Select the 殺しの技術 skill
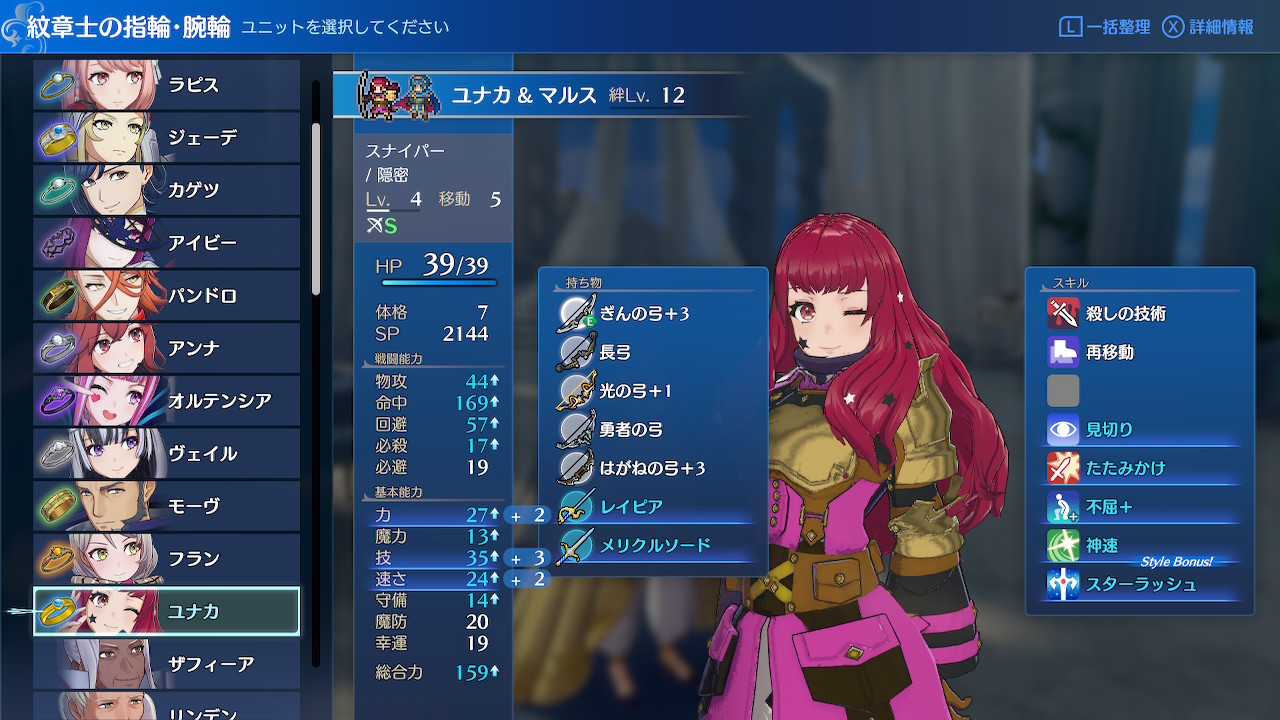 pyautogui.click(x=1125, y=314)
